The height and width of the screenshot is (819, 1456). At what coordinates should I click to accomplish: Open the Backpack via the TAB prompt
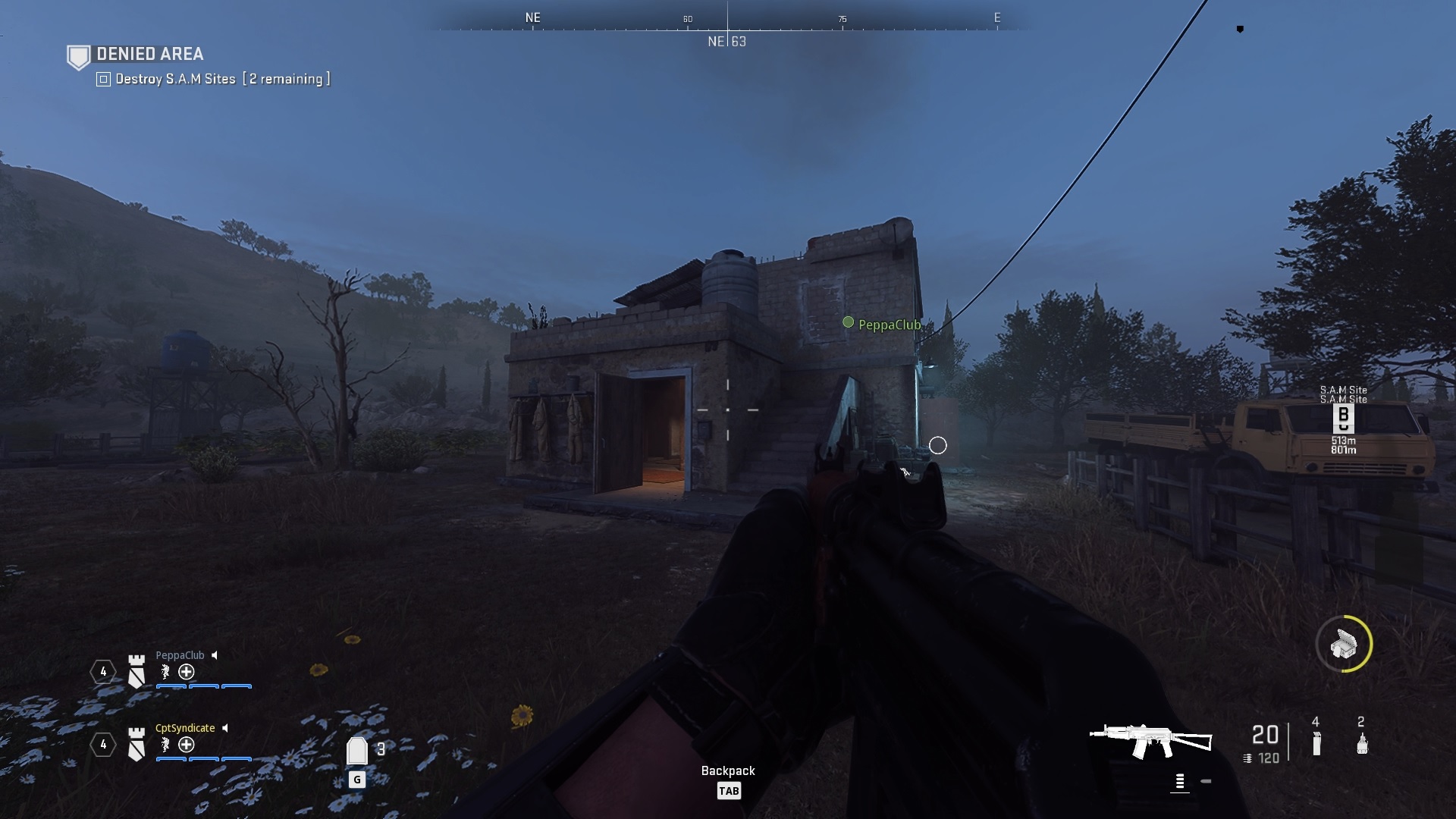pyautogui.click(x=729, y=789)
